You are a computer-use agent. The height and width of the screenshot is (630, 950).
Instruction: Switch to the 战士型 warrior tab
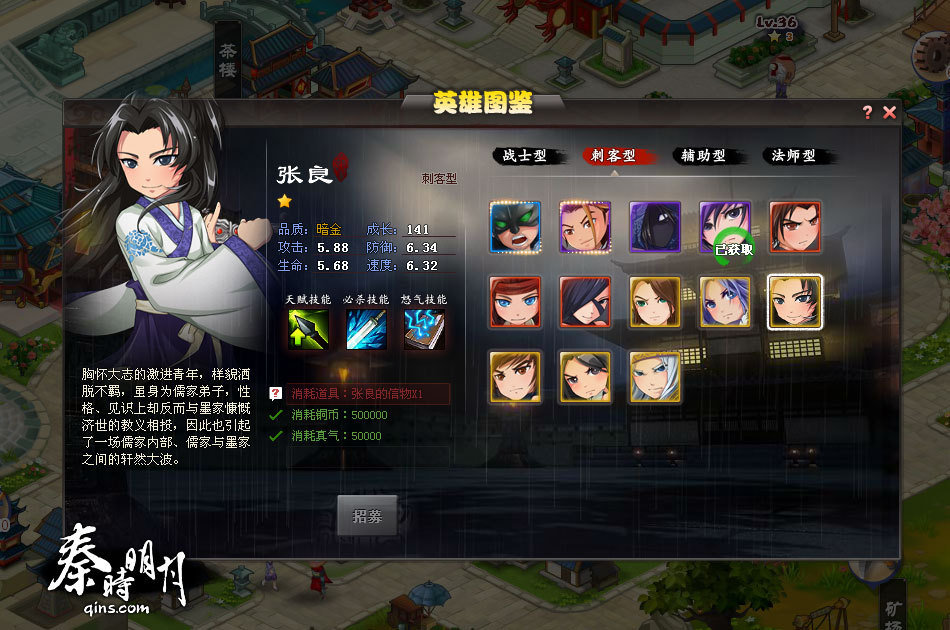pyautogui.click(x=524, y=156)
